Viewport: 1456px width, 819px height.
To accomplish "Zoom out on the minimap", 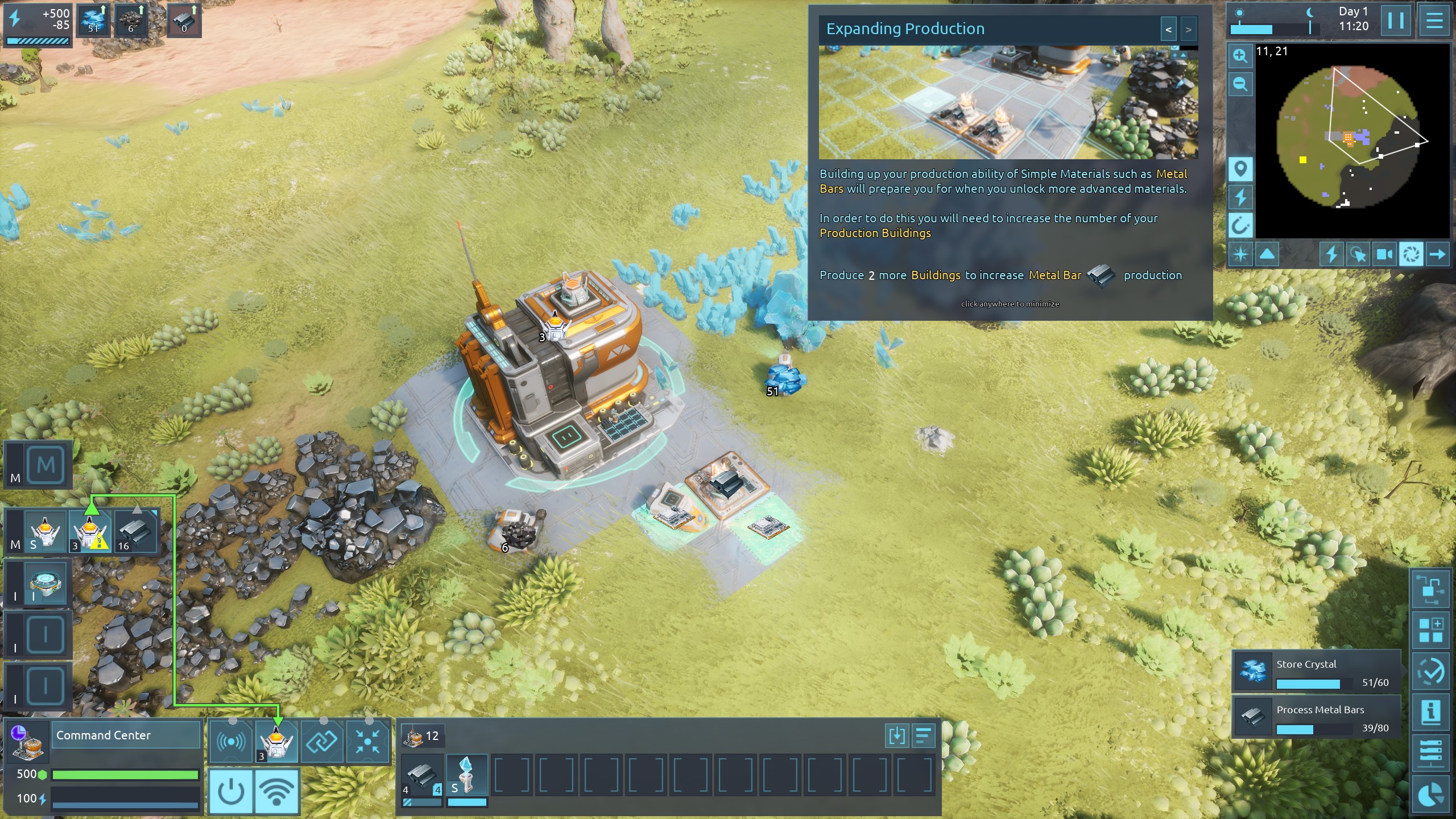I will click(1240, 85).
